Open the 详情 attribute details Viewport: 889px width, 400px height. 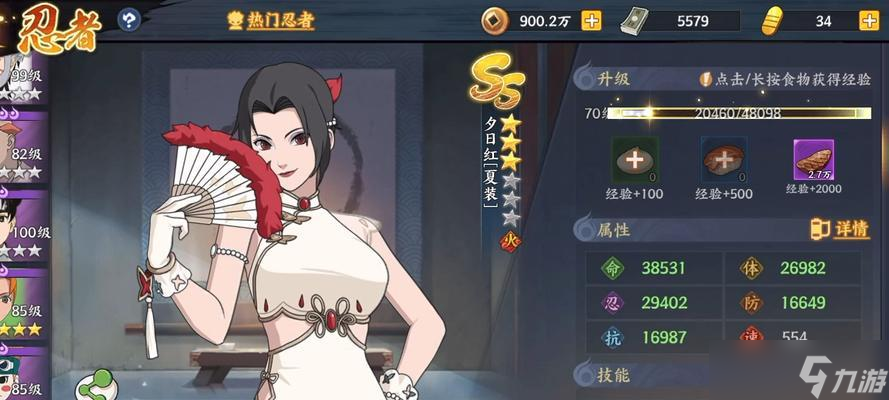[839, 229]
